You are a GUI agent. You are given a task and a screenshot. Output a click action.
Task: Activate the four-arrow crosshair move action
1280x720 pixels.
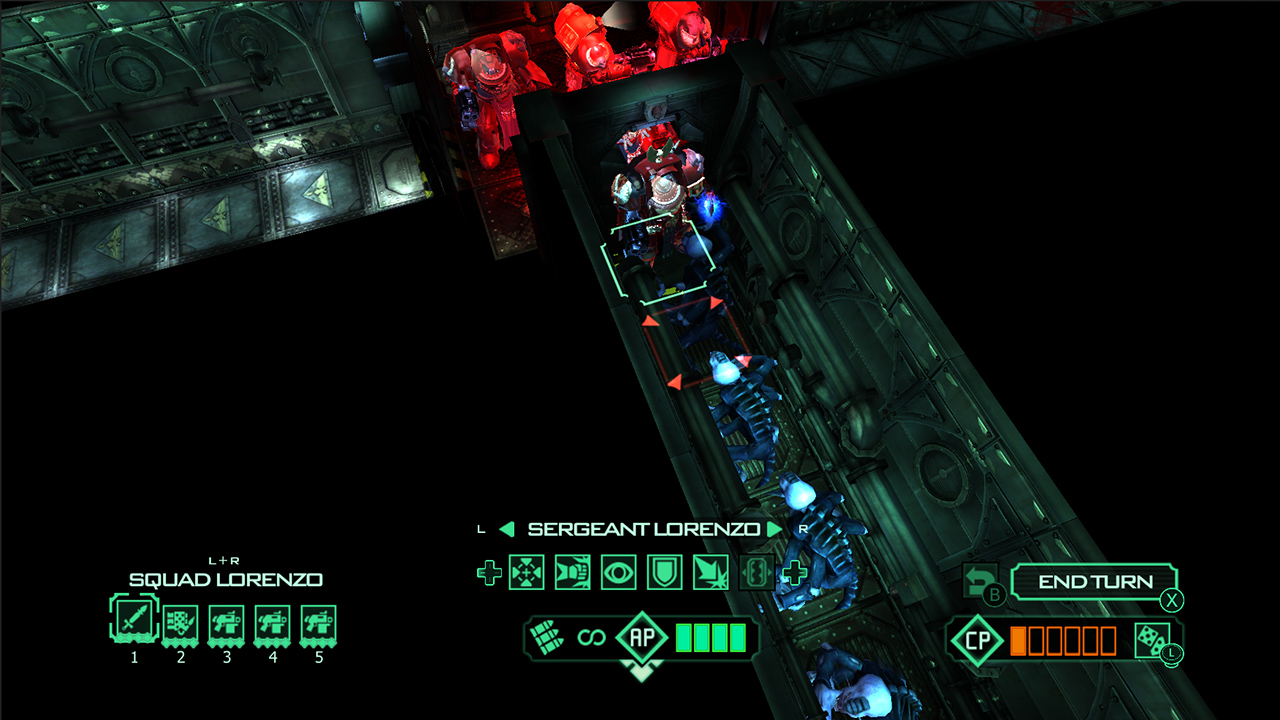pyautogui.click(x=527, y=573)
